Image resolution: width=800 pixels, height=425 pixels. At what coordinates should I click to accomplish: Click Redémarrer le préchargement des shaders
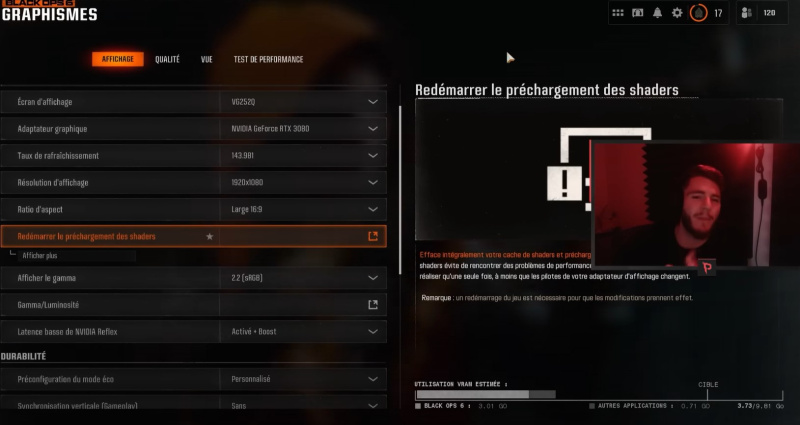(193, 237)
